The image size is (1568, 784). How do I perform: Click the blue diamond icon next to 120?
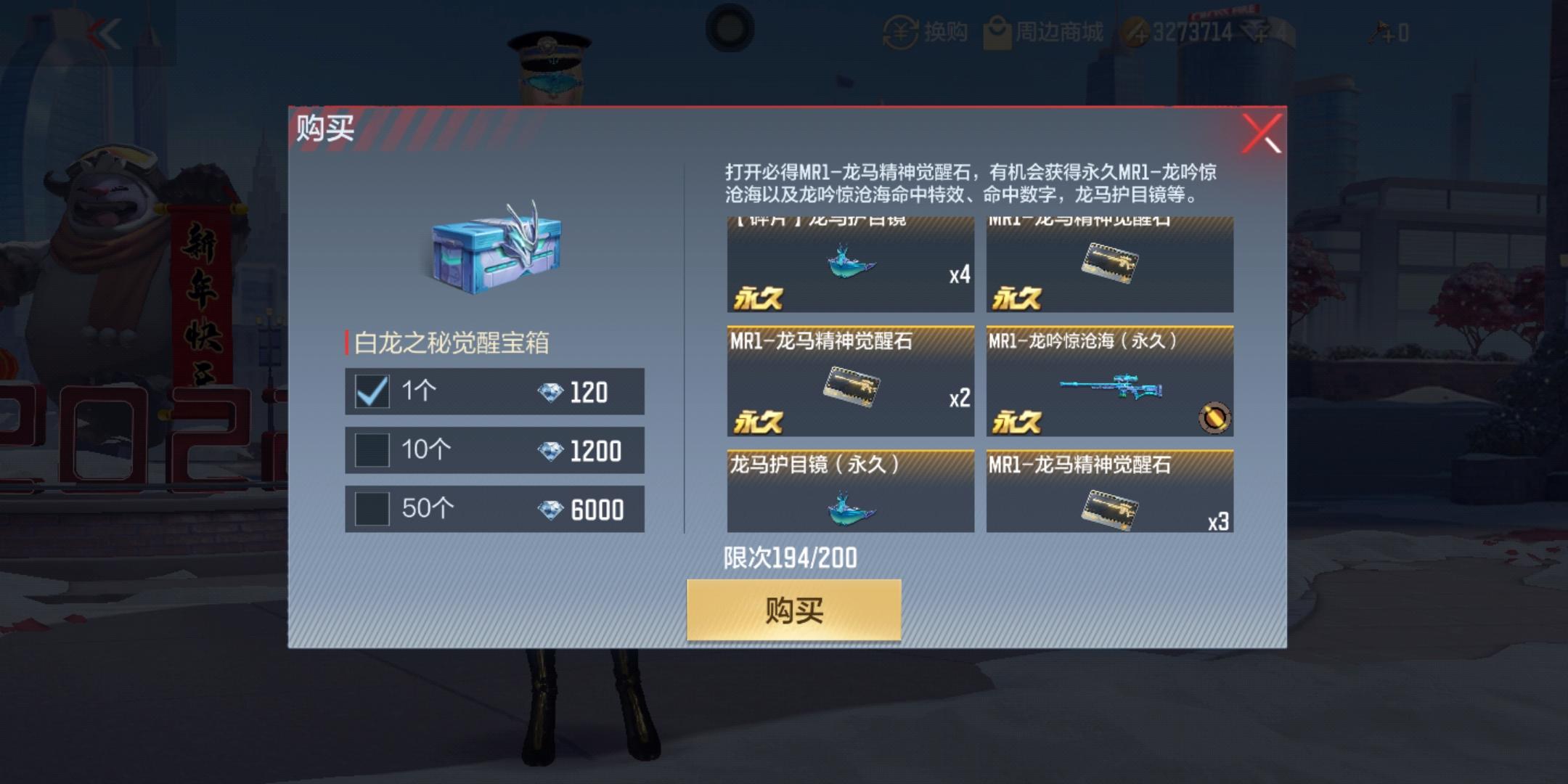pos(551,392)
